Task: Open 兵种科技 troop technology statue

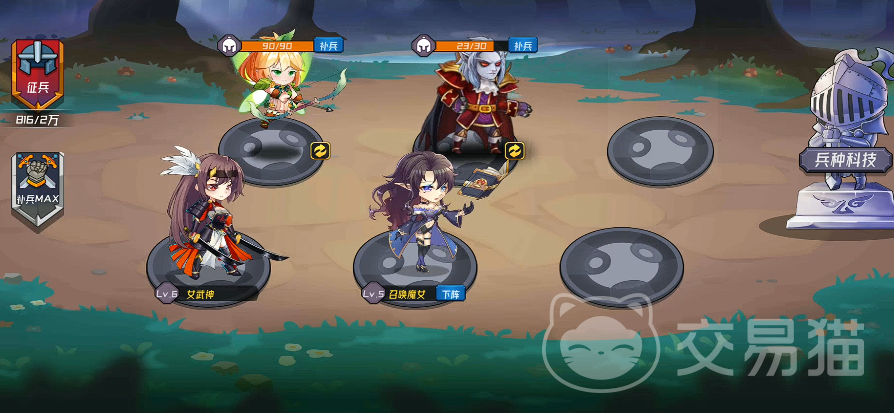Action: point(843,150)
